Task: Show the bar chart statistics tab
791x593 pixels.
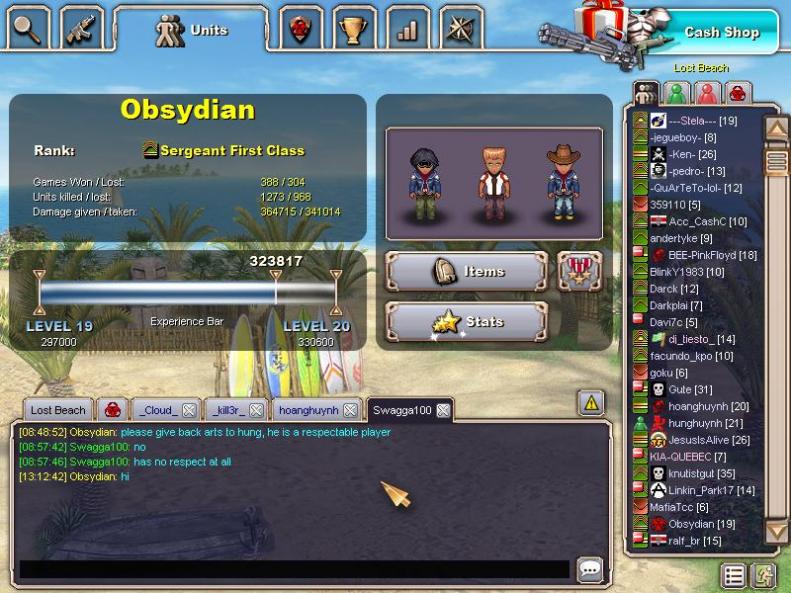Action: tap(406, 30)
